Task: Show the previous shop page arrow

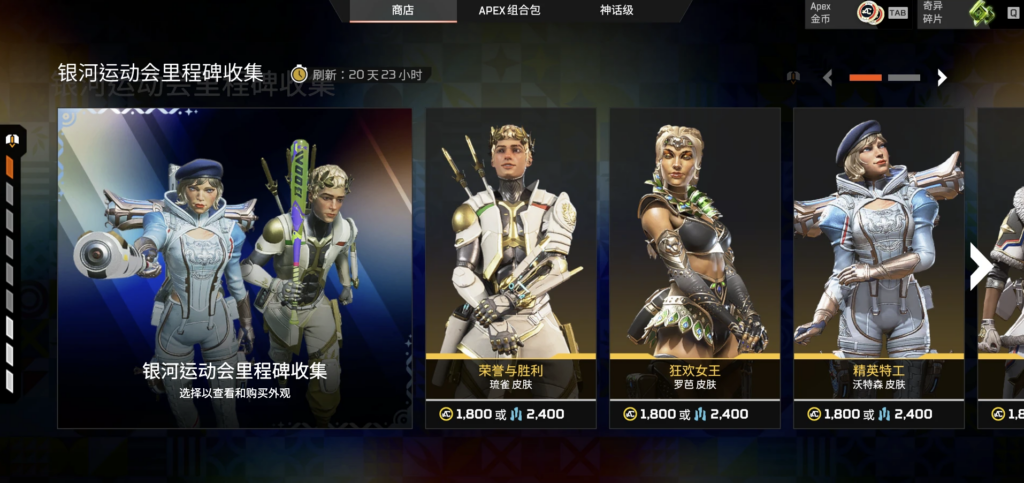Action: point(827,77)
